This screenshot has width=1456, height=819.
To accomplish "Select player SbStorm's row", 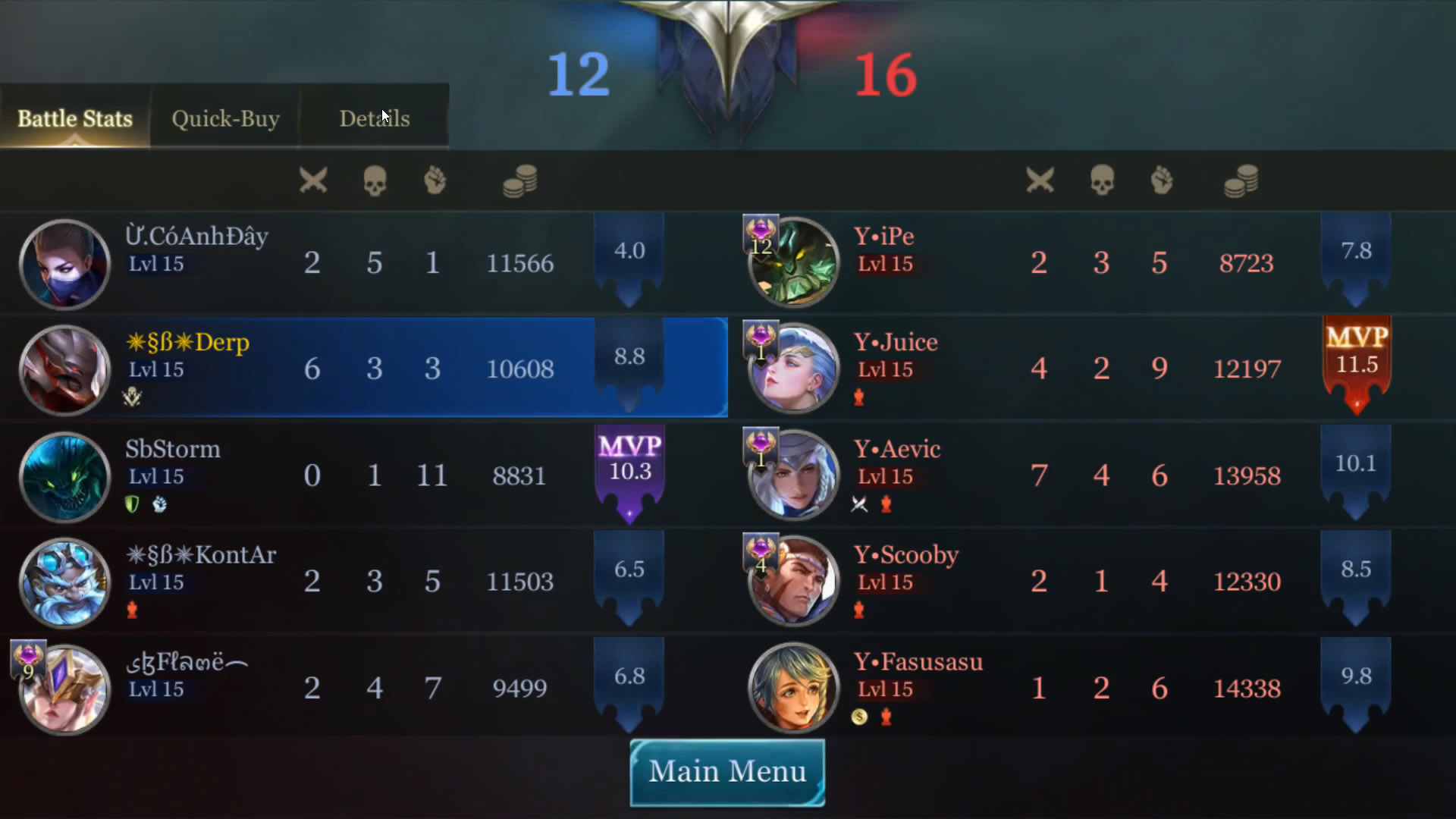I will tap(364, 475).
